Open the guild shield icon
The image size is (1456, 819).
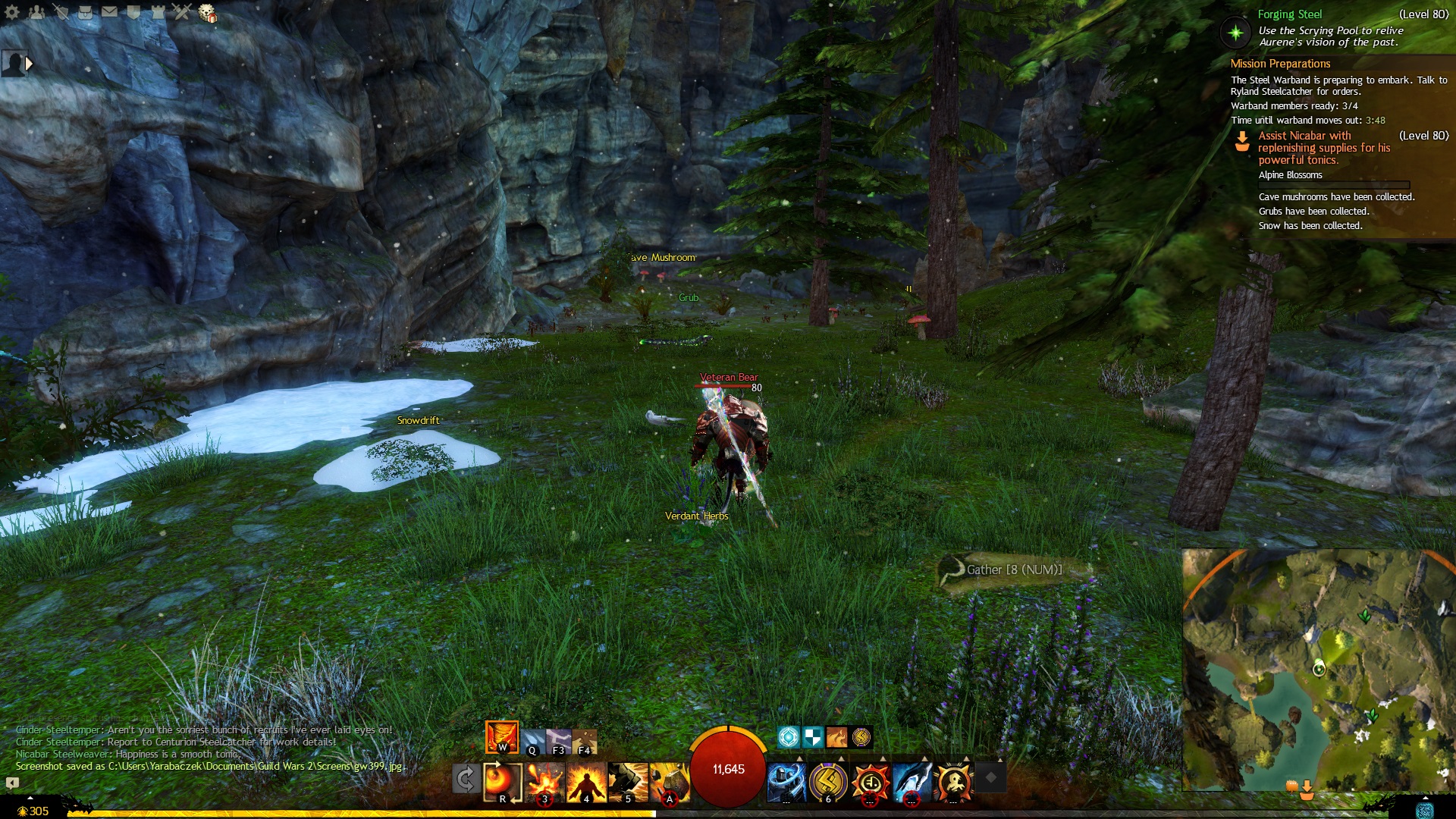coord(133,12)
